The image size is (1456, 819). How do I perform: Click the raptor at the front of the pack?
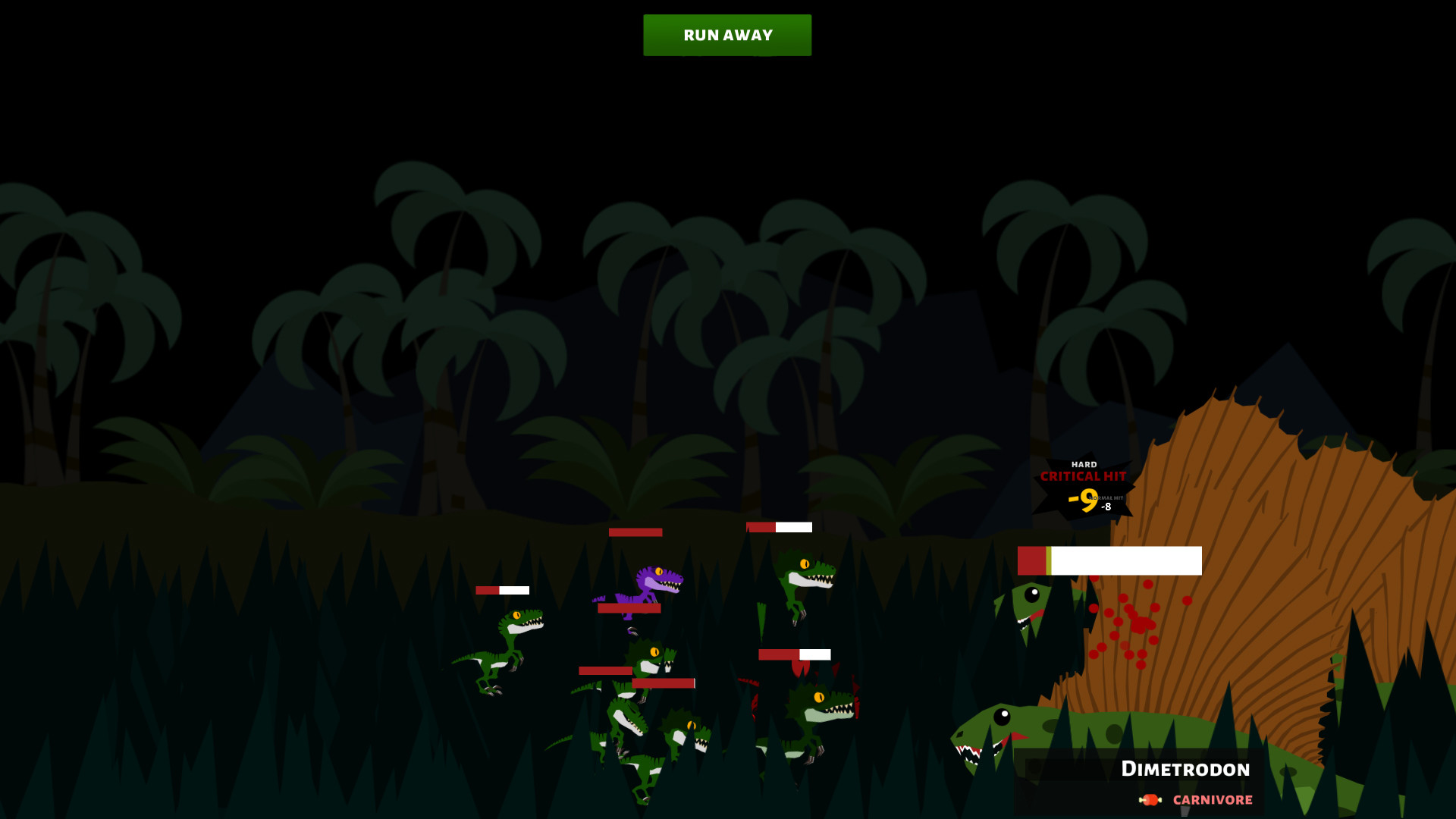[x=629, y=720]
